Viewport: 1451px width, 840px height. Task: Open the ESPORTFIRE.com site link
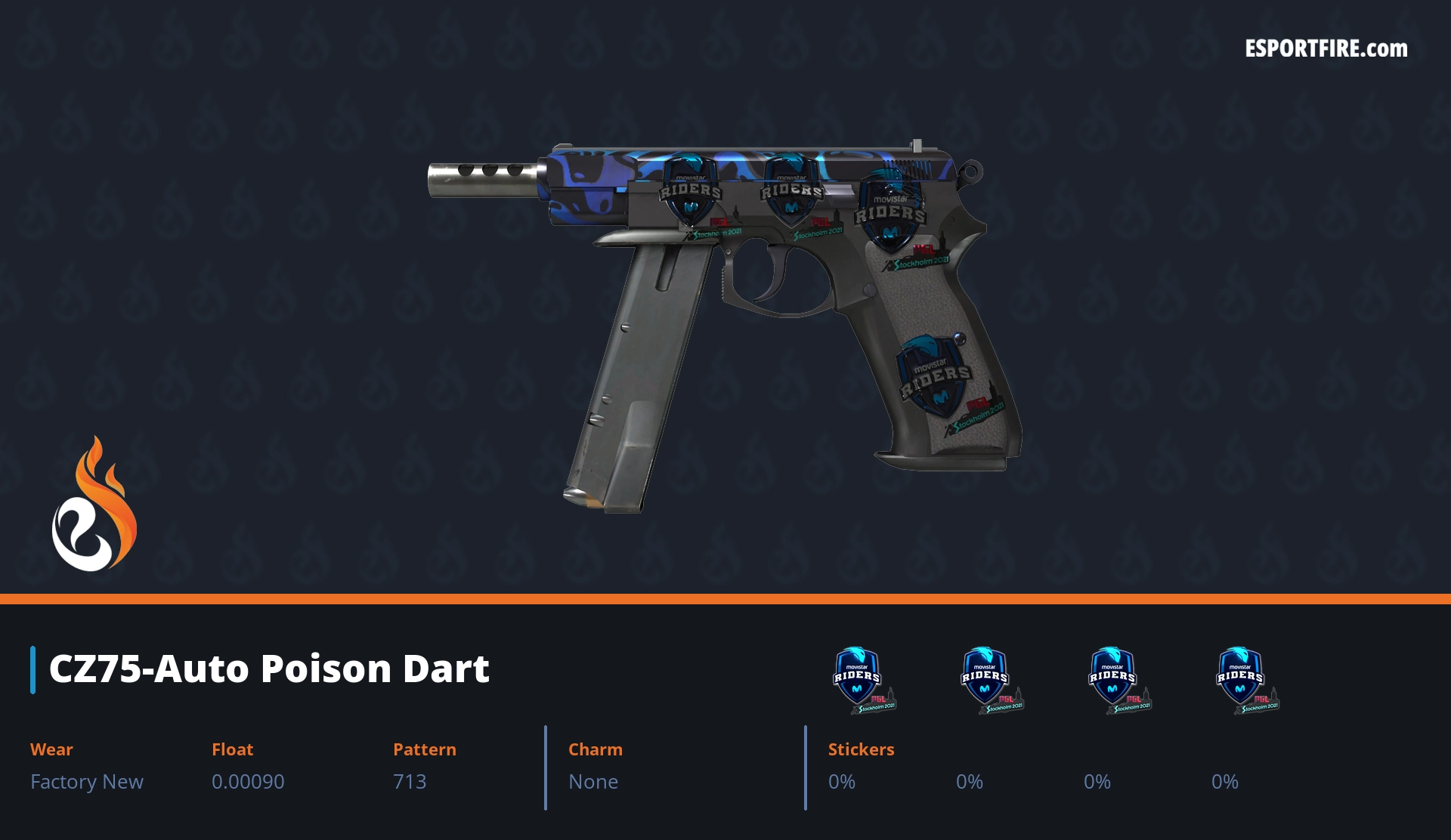coord(1326,49)
